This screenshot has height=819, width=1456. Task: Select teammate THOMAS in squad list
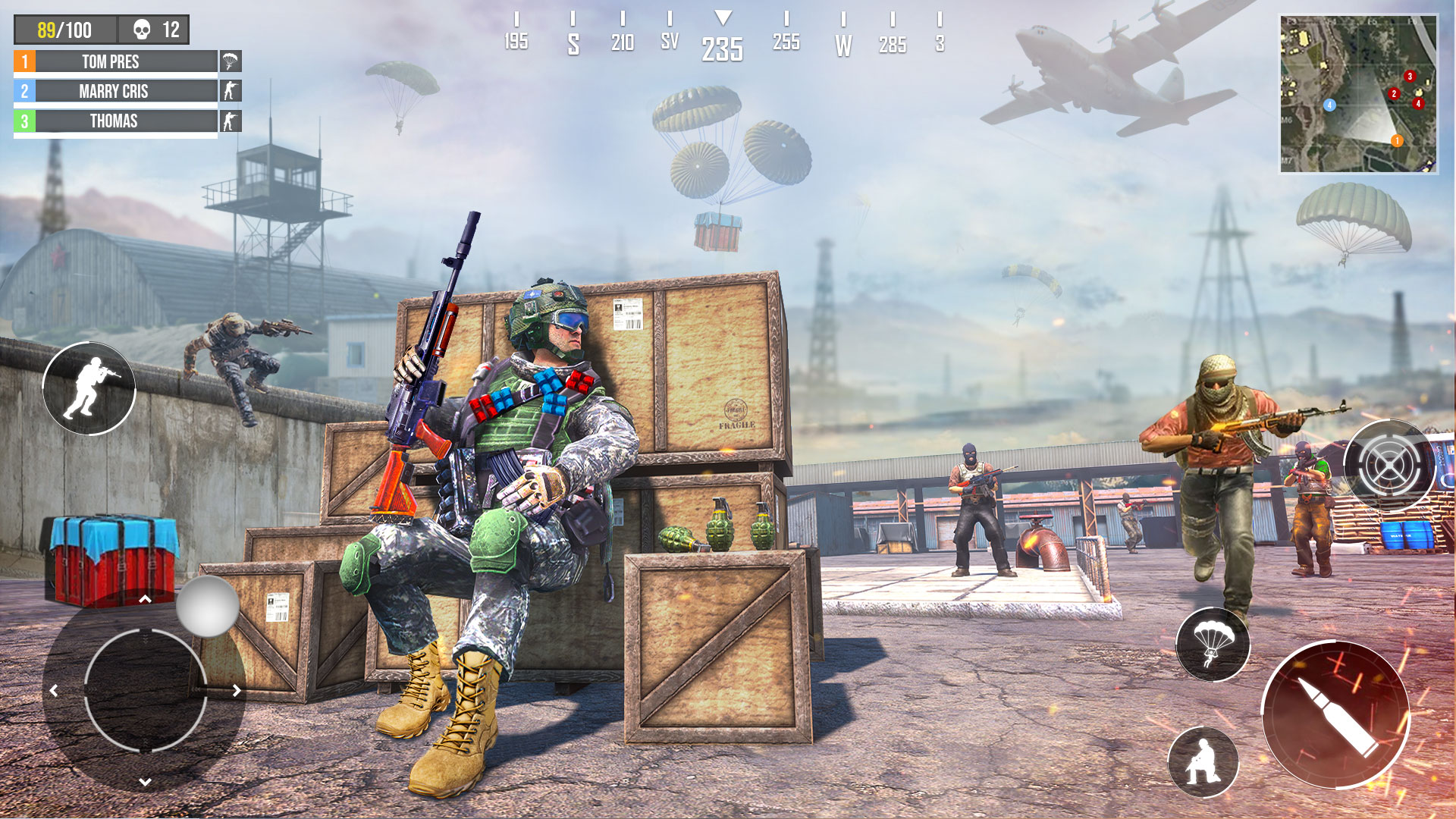coord(115,121)
